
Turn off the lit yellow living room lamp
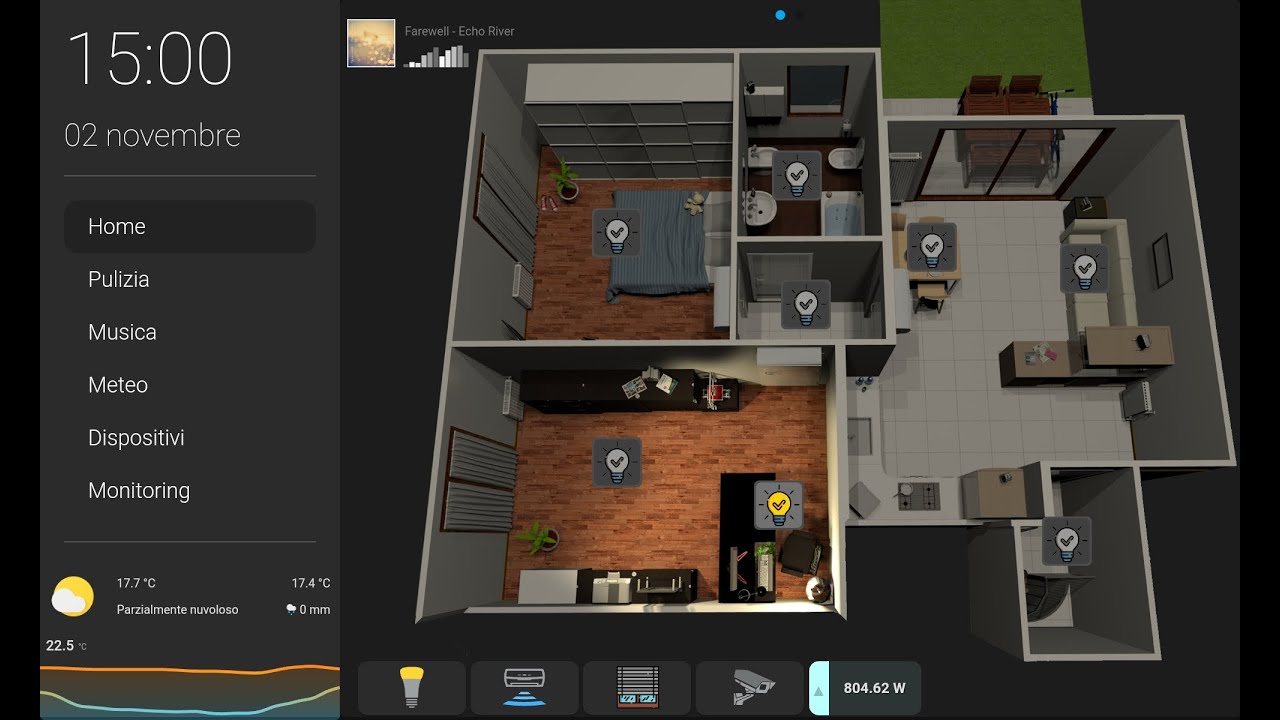[x=777, y=505]
